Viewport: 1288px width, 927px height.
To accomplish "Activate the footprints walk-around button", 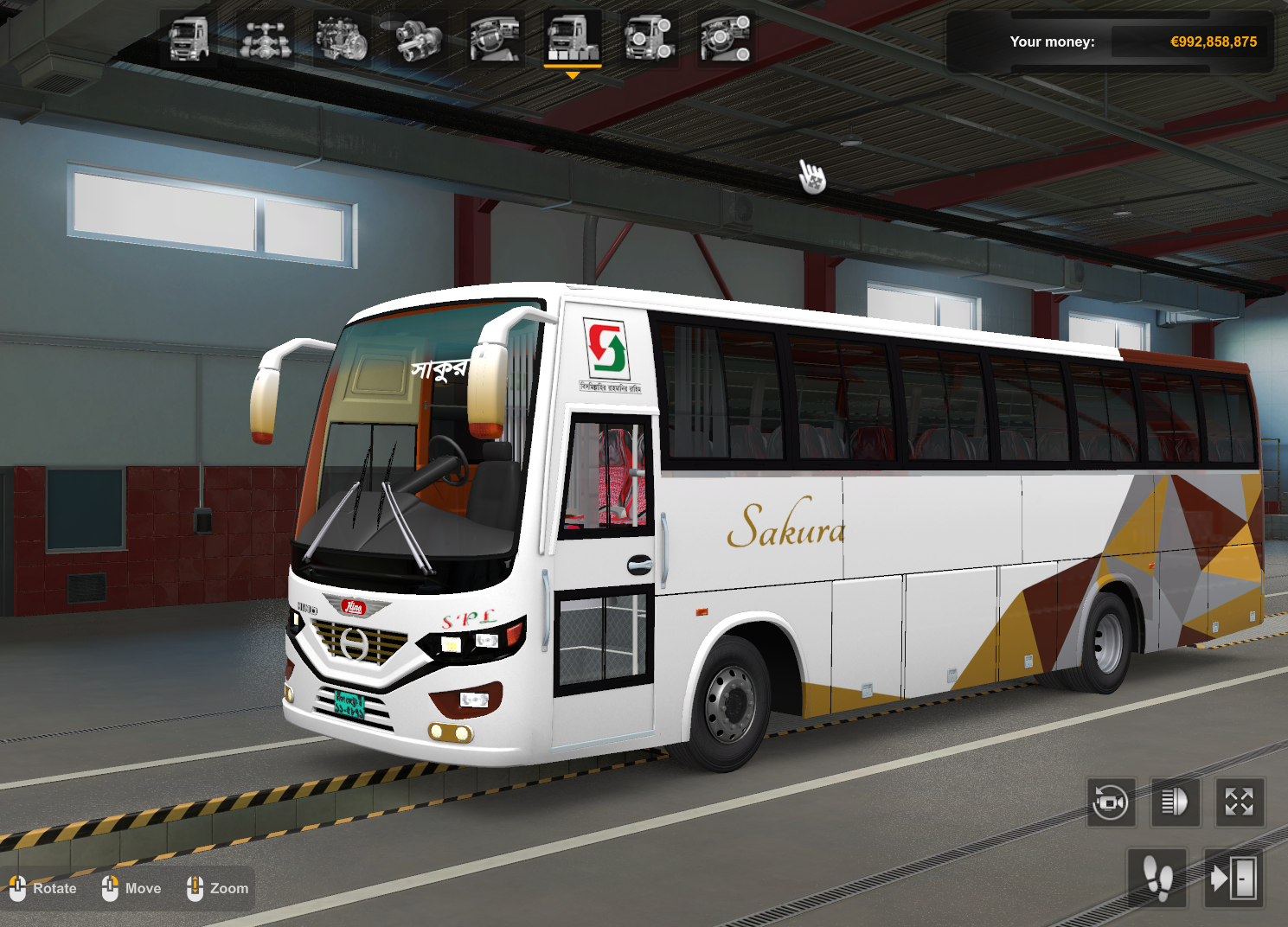I will 1157,879.
